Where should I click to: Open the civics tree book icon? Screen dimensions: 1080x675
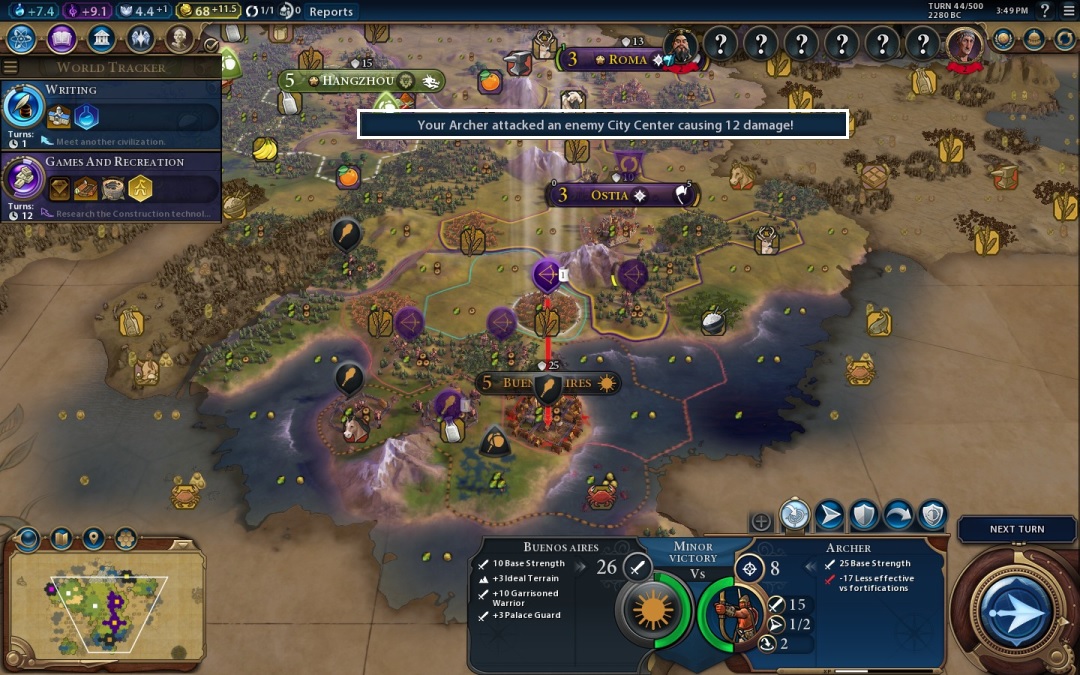tap(62, 39)
